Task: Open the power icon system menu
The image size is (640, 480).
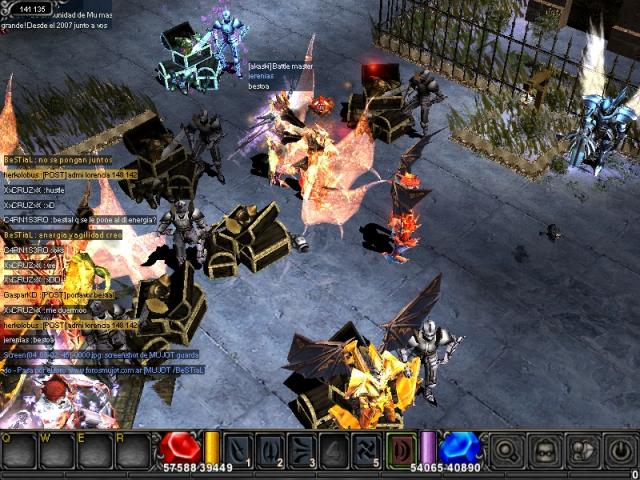Action: (620, 450)
